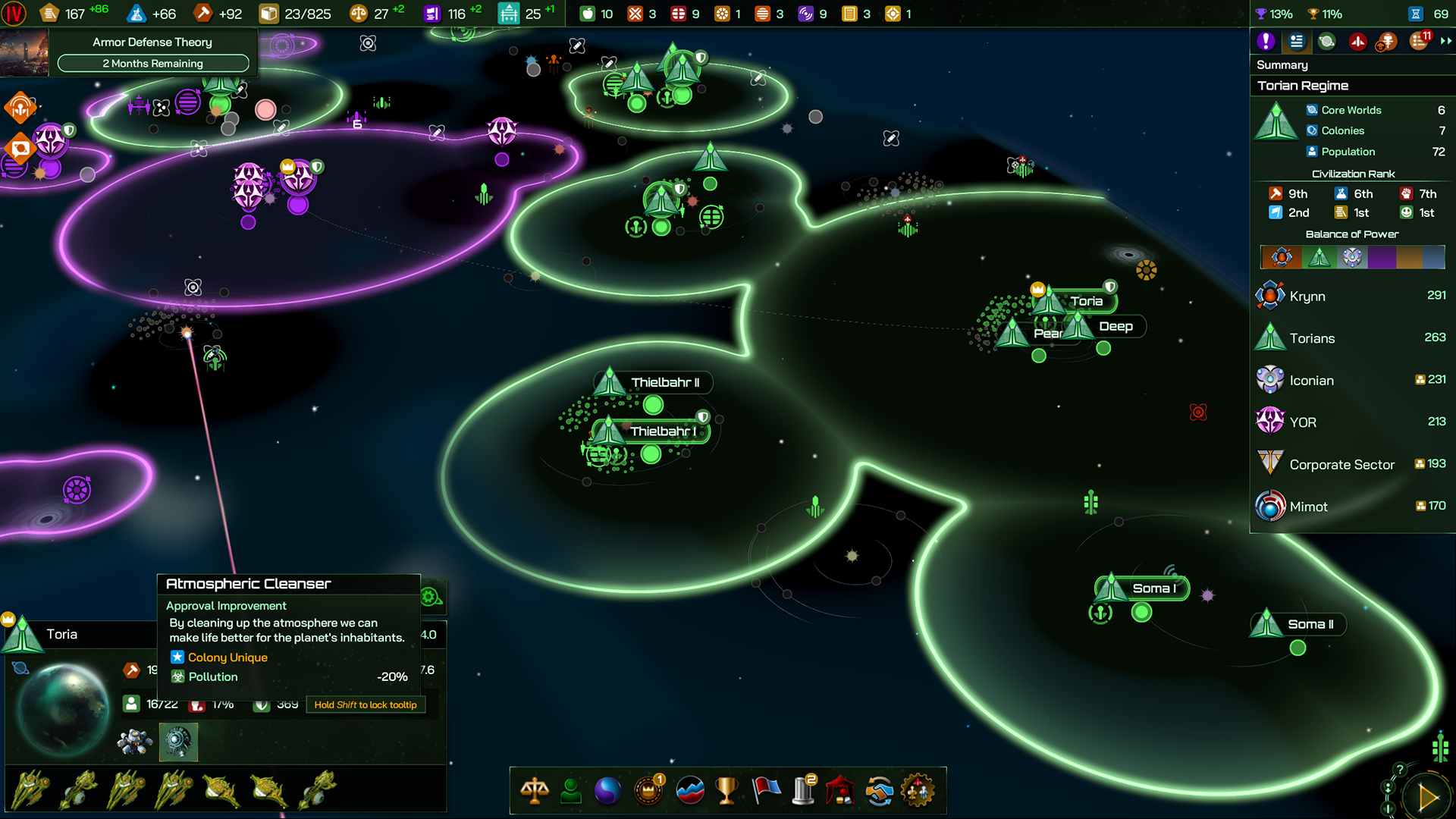Open the Armor Defense Theory research panel

pyautogui.click(x=152, y=52)
